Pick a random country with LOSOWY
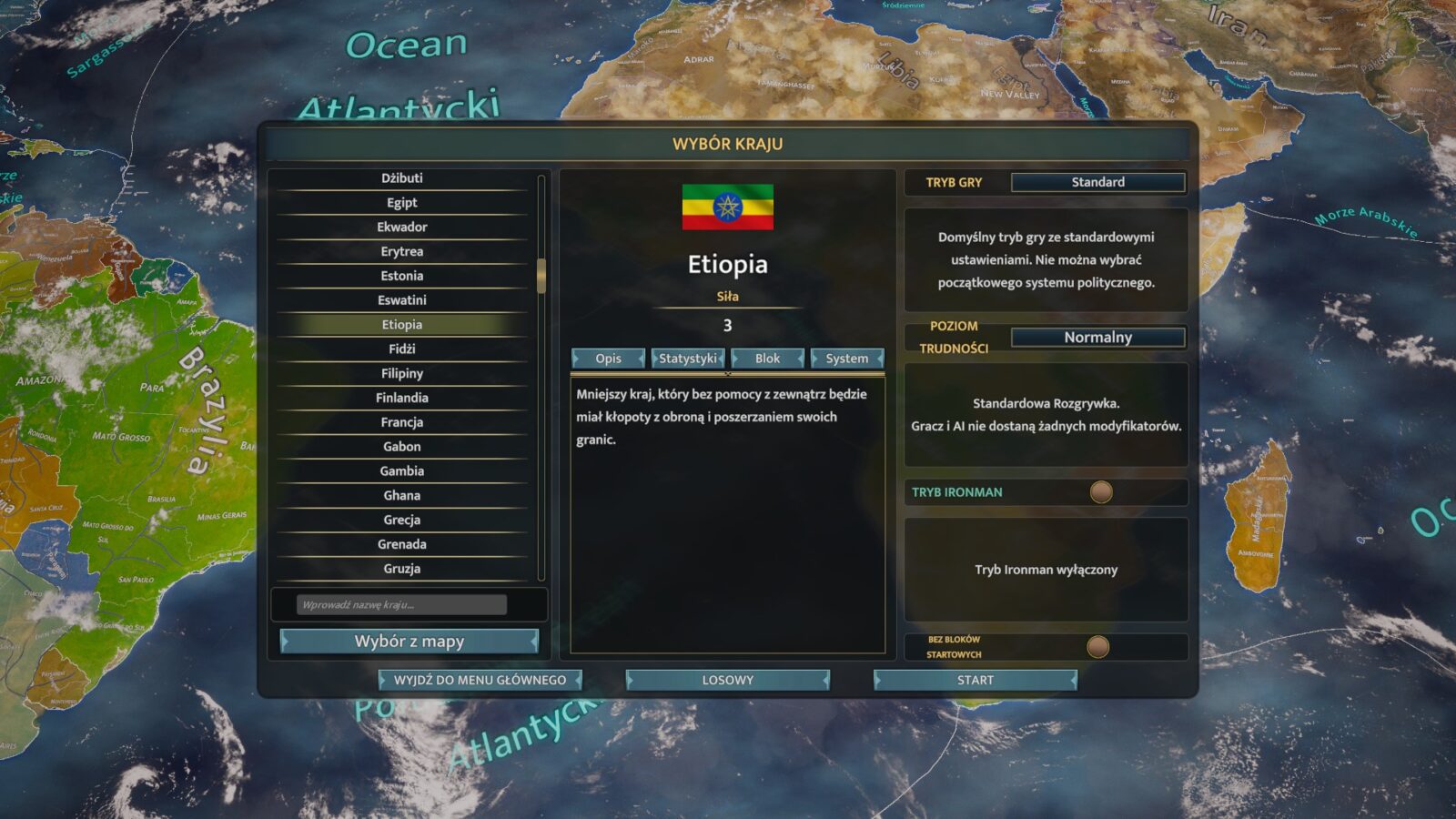Screen dimensions: 1456x819 click(x=727, y=680)
